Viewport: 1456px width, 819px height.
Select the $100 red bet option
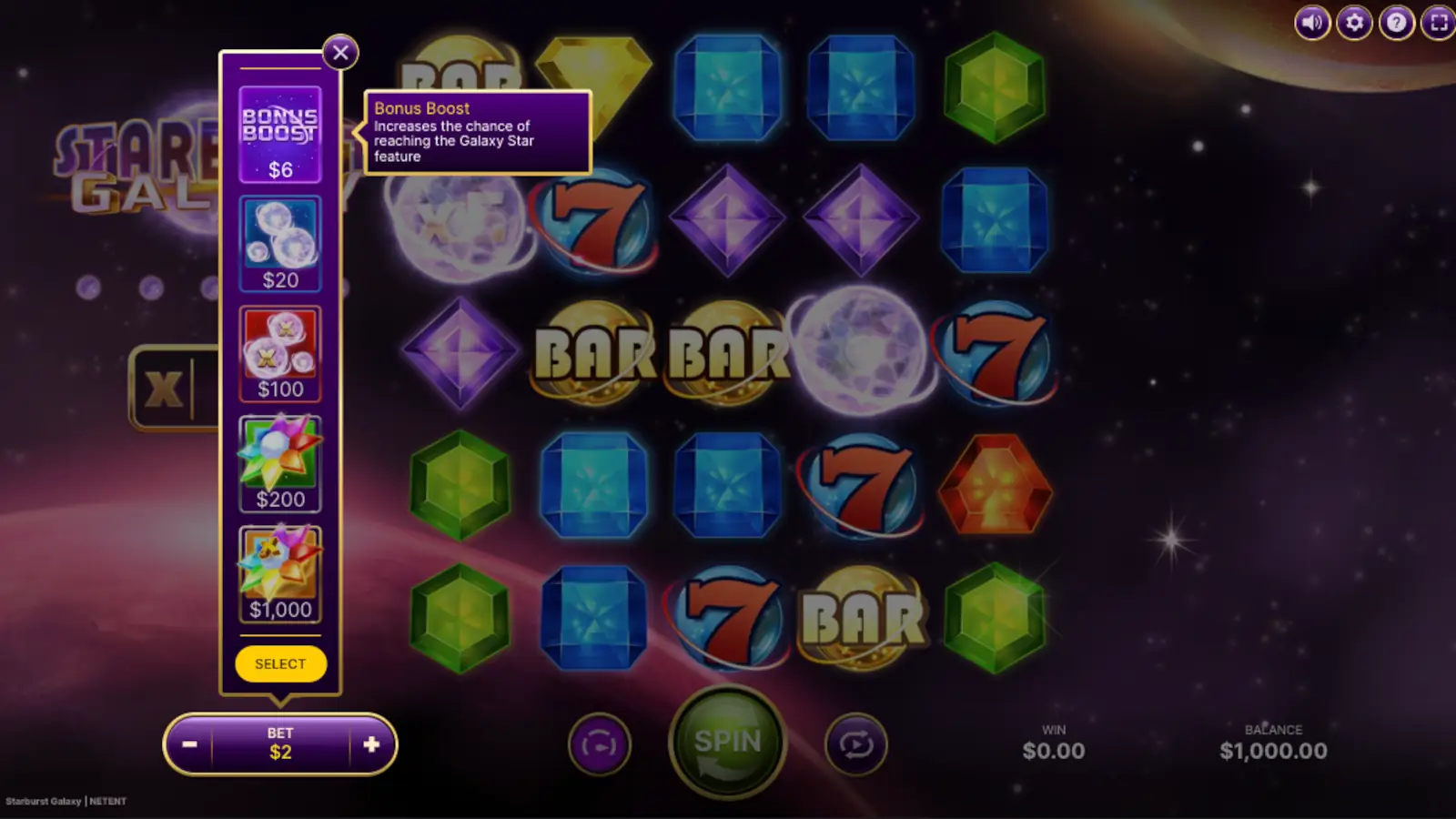click(x=280, y=351)
